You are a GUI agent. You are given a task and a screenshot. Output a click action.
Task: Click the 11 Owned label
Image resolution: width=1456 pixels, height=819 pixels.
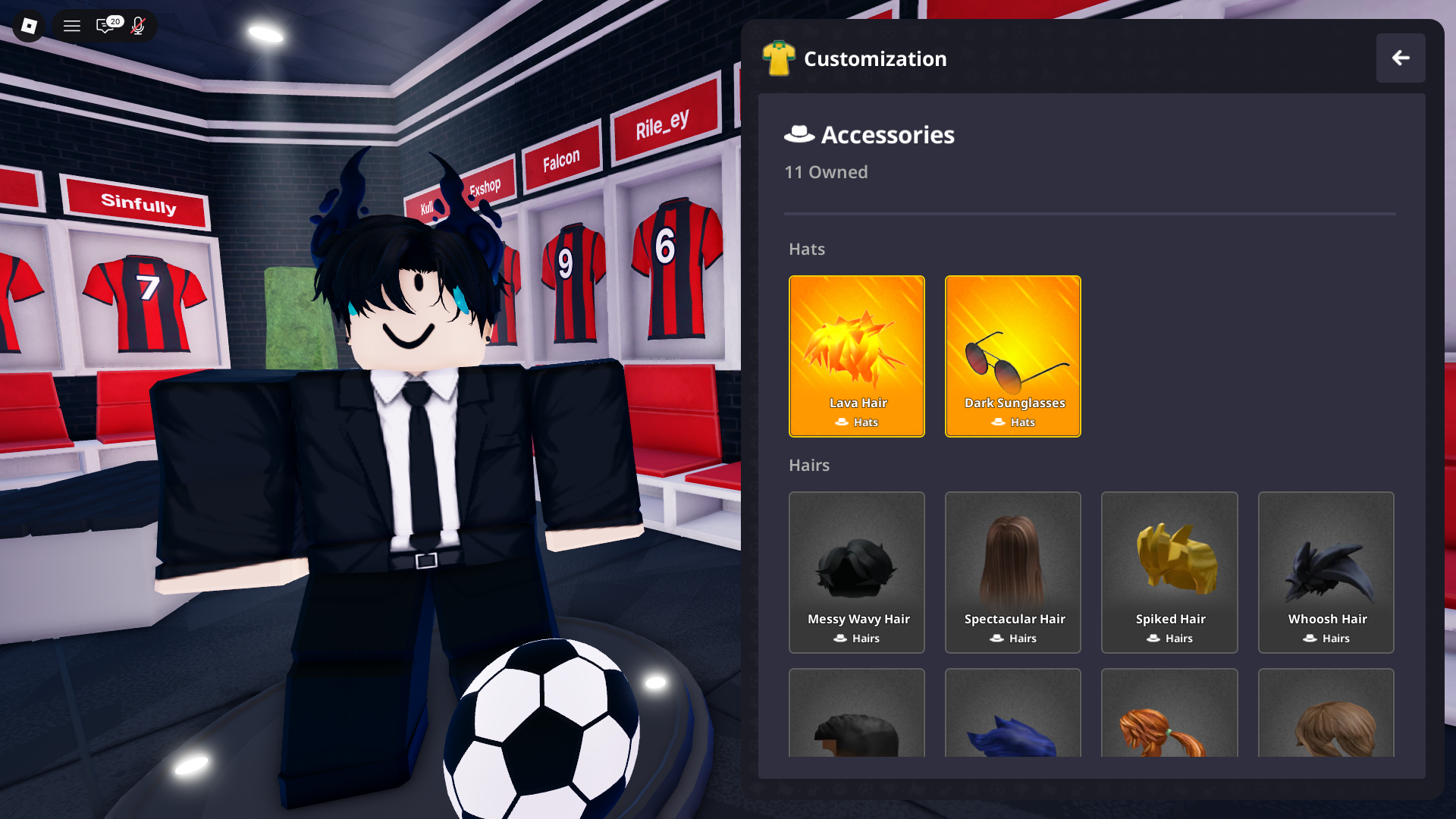[827, 172]
